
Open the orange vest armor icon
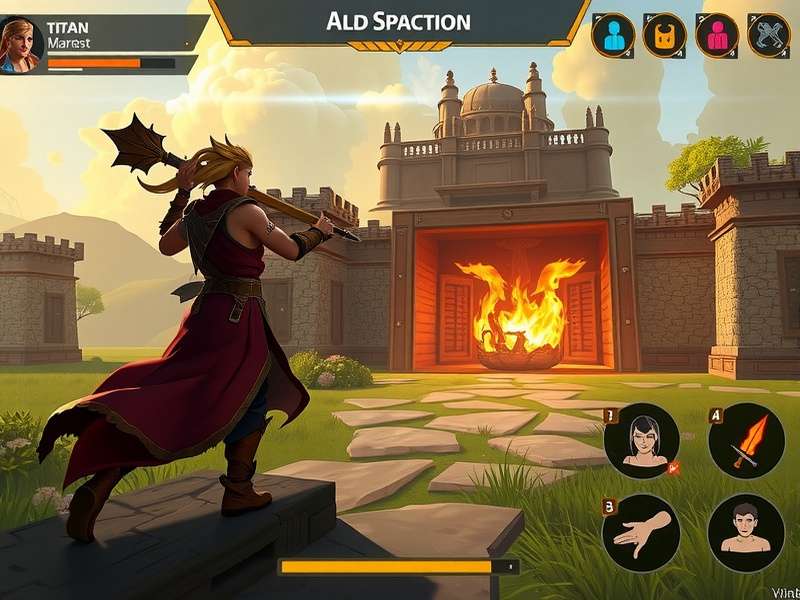[665, 36]
